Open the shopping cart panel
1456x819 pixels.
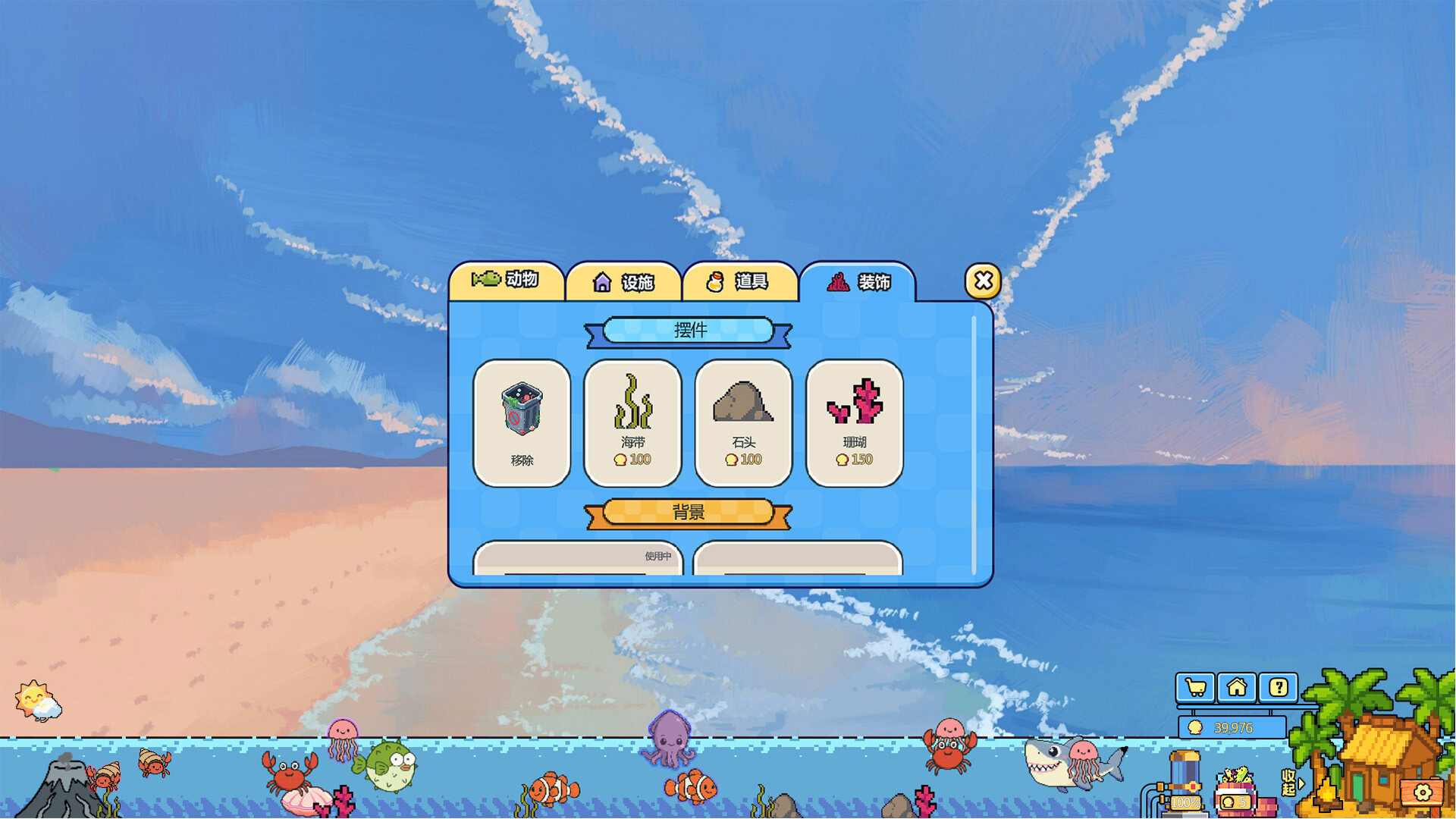pos(1196,688)
